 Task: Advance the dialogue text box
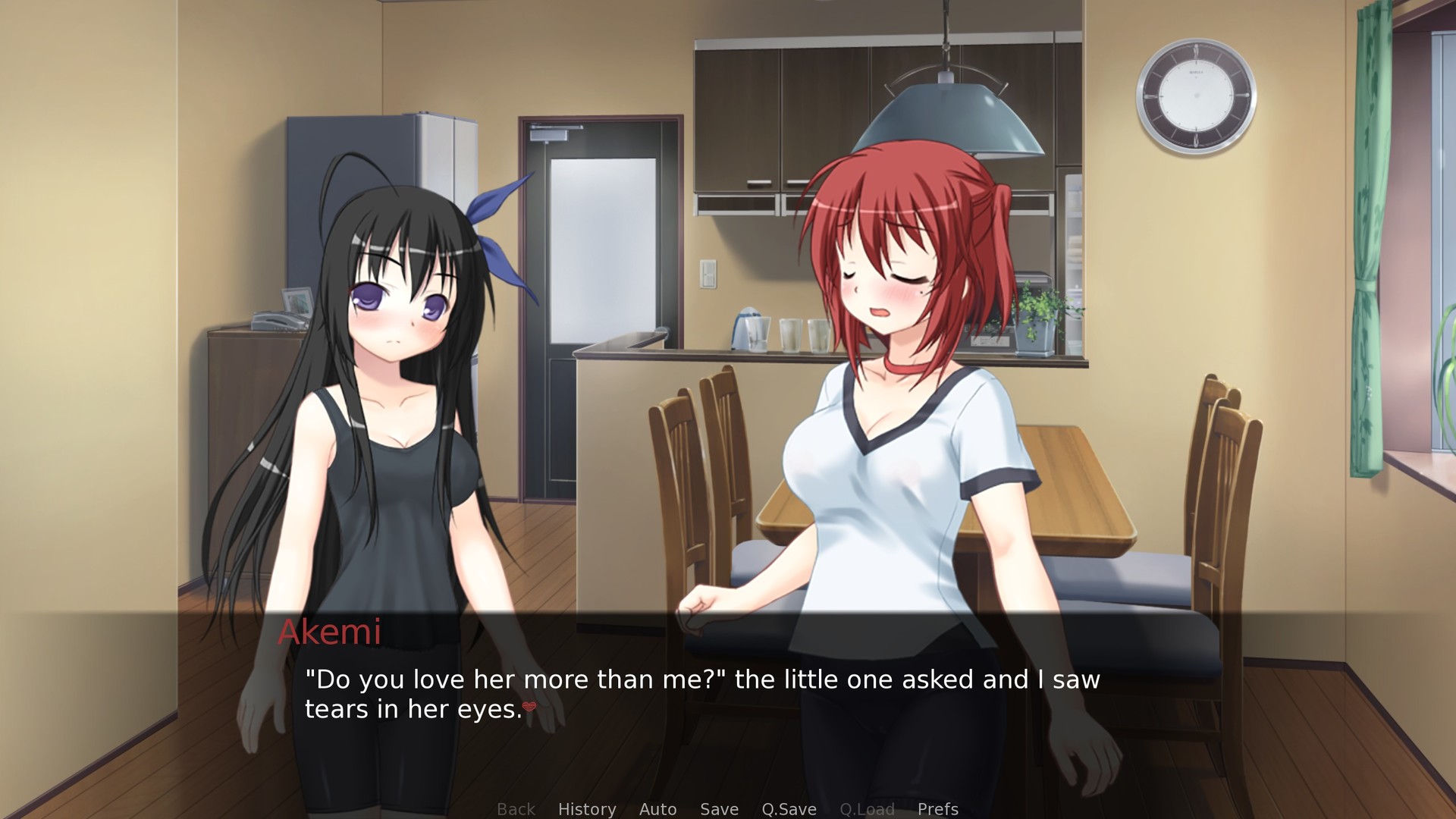point(701,694)
